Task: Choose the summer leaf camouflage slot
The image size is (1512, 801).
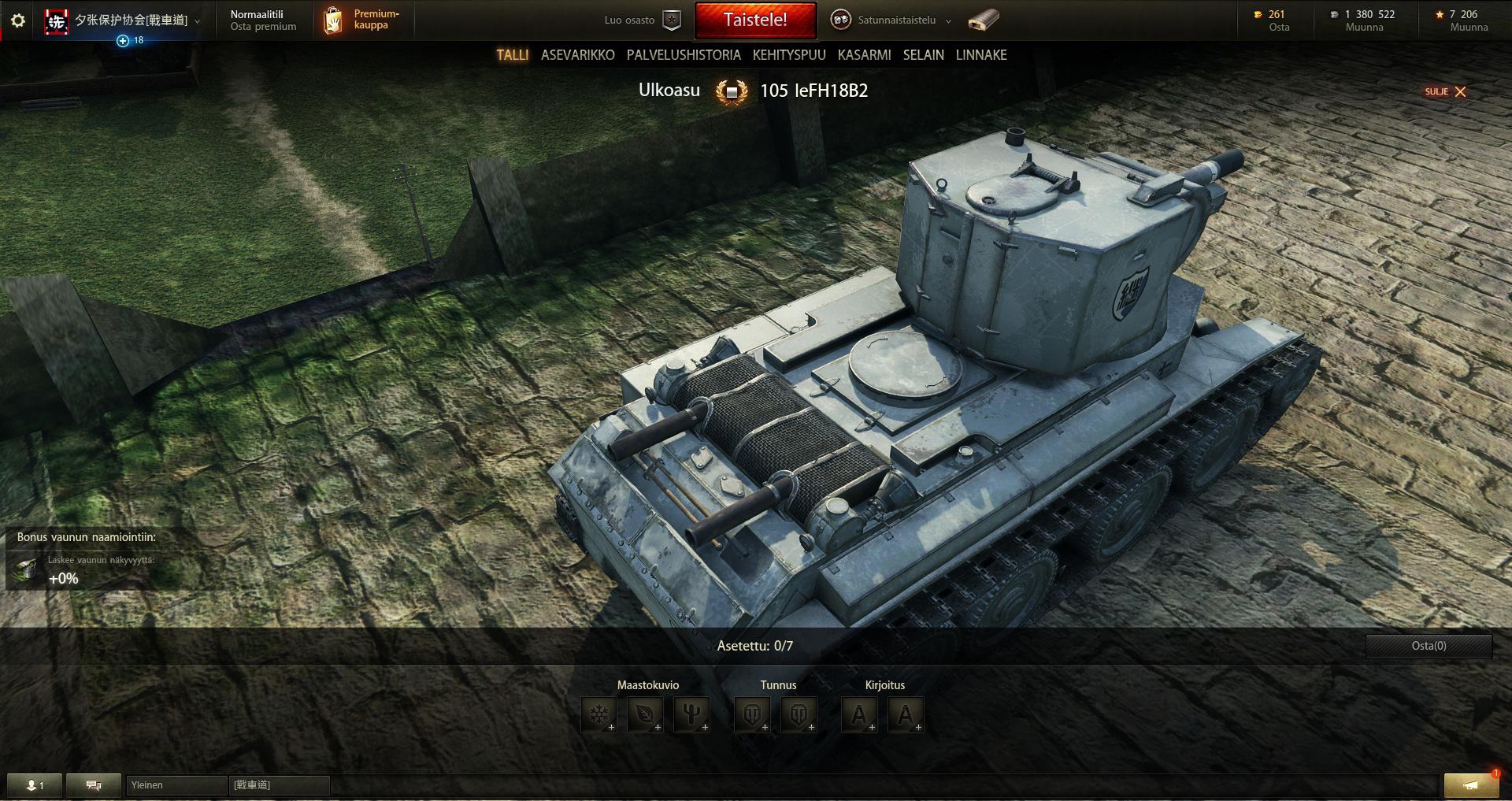Action: 645,715
